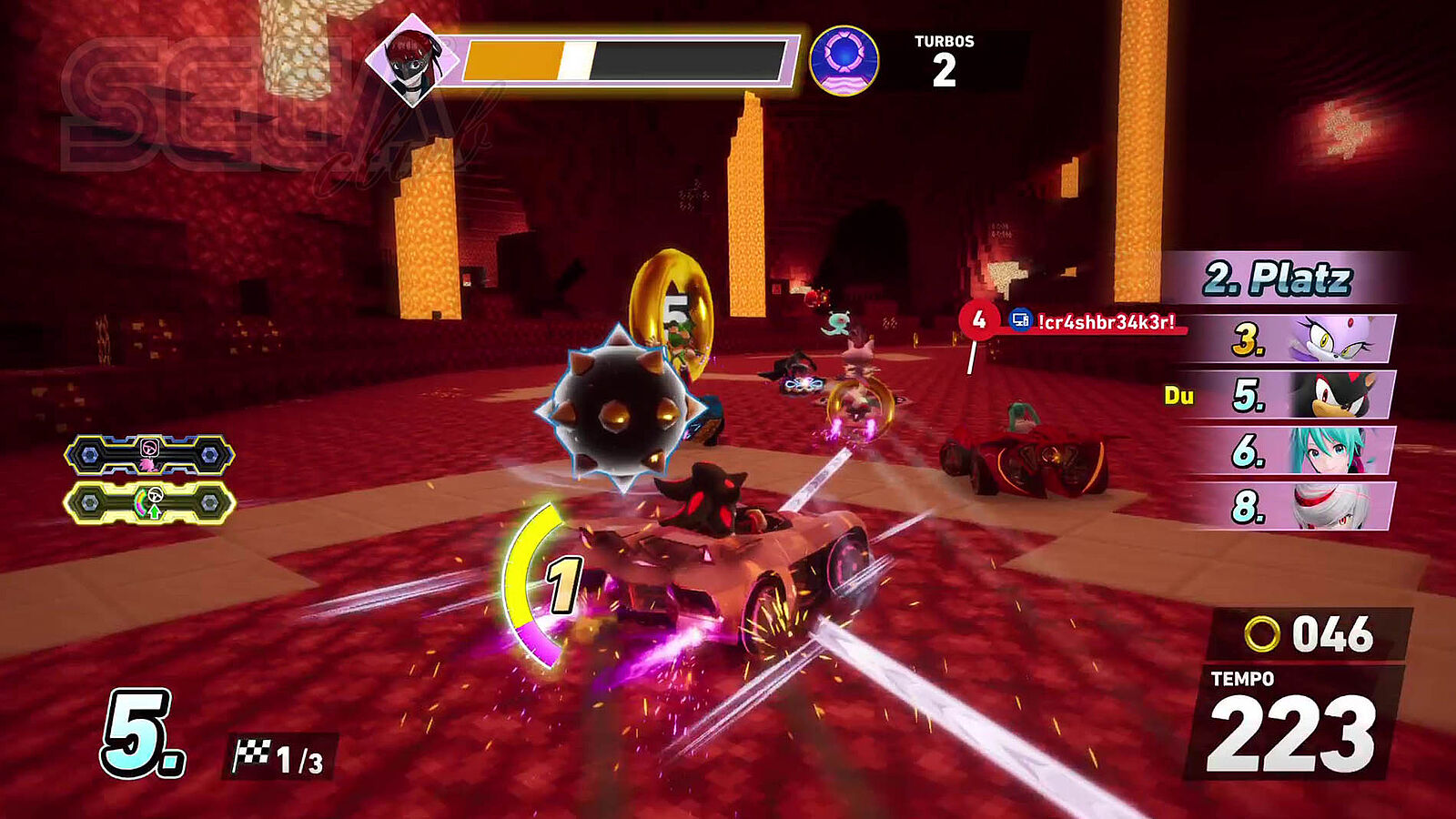The image size is (1456, 819).
Task: Click the blue gadget plate panel
Action: (149, 454)
